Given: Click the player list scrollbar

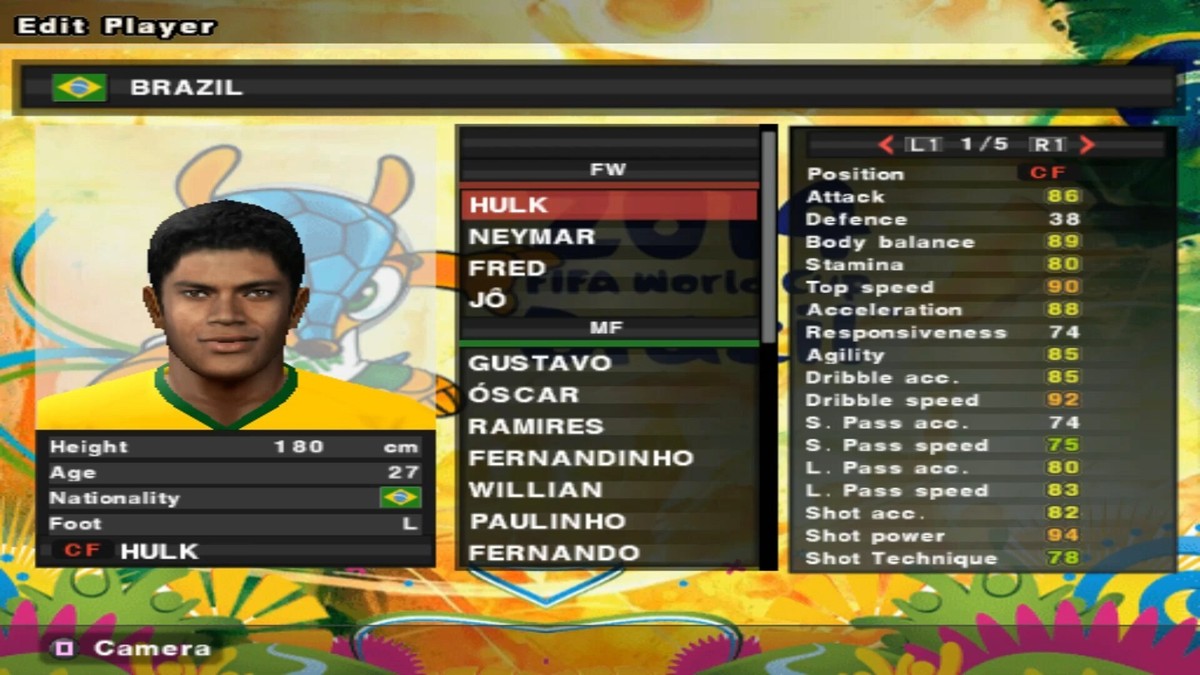Looking at the screenshot, I should [768, 240].
